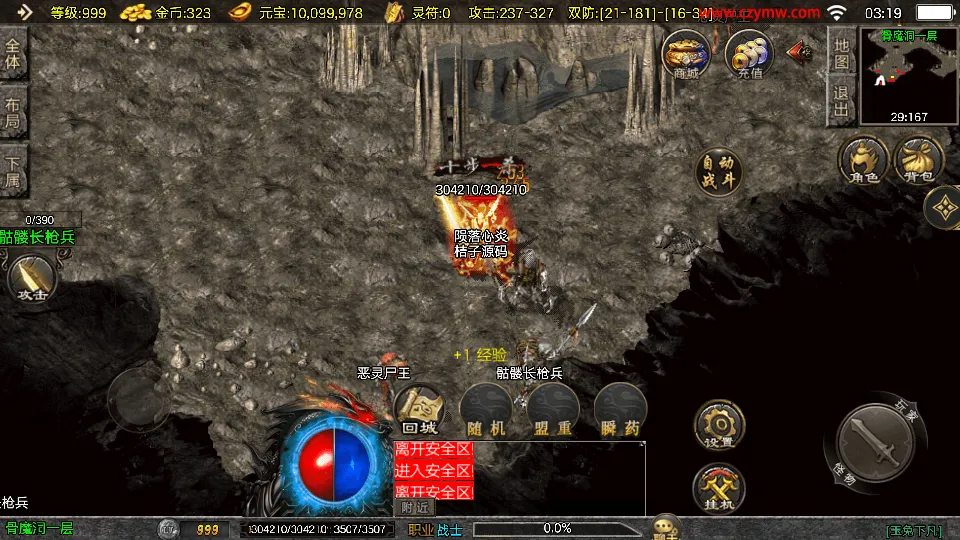Use the 瞬药 instant potion slot
This screenshot has height=540, width=960.
[x=620, y=410]
